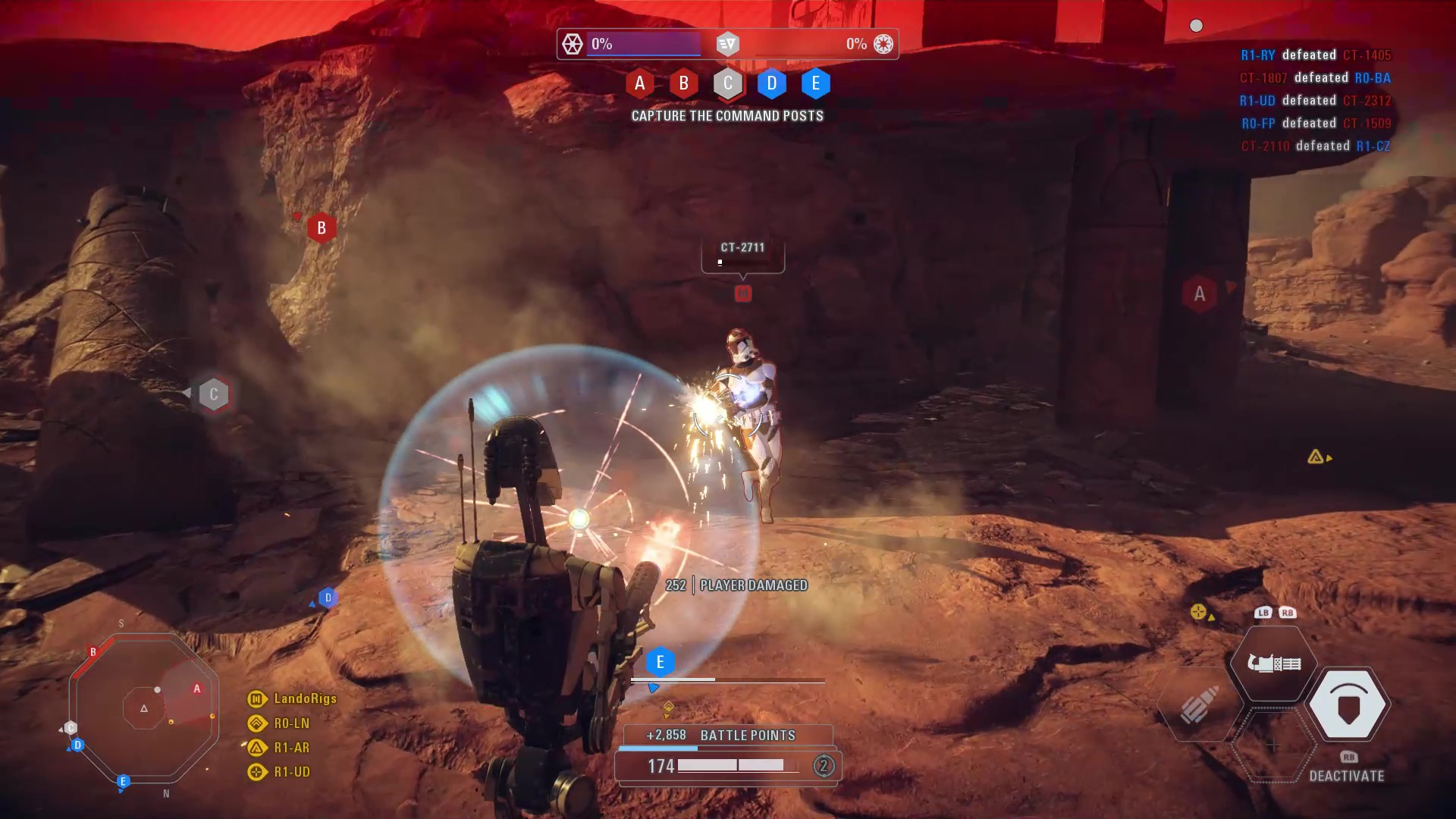Click the red B objective marker on the cliff
Viewport: 1456px width, 819px height.
click(322, 227)
